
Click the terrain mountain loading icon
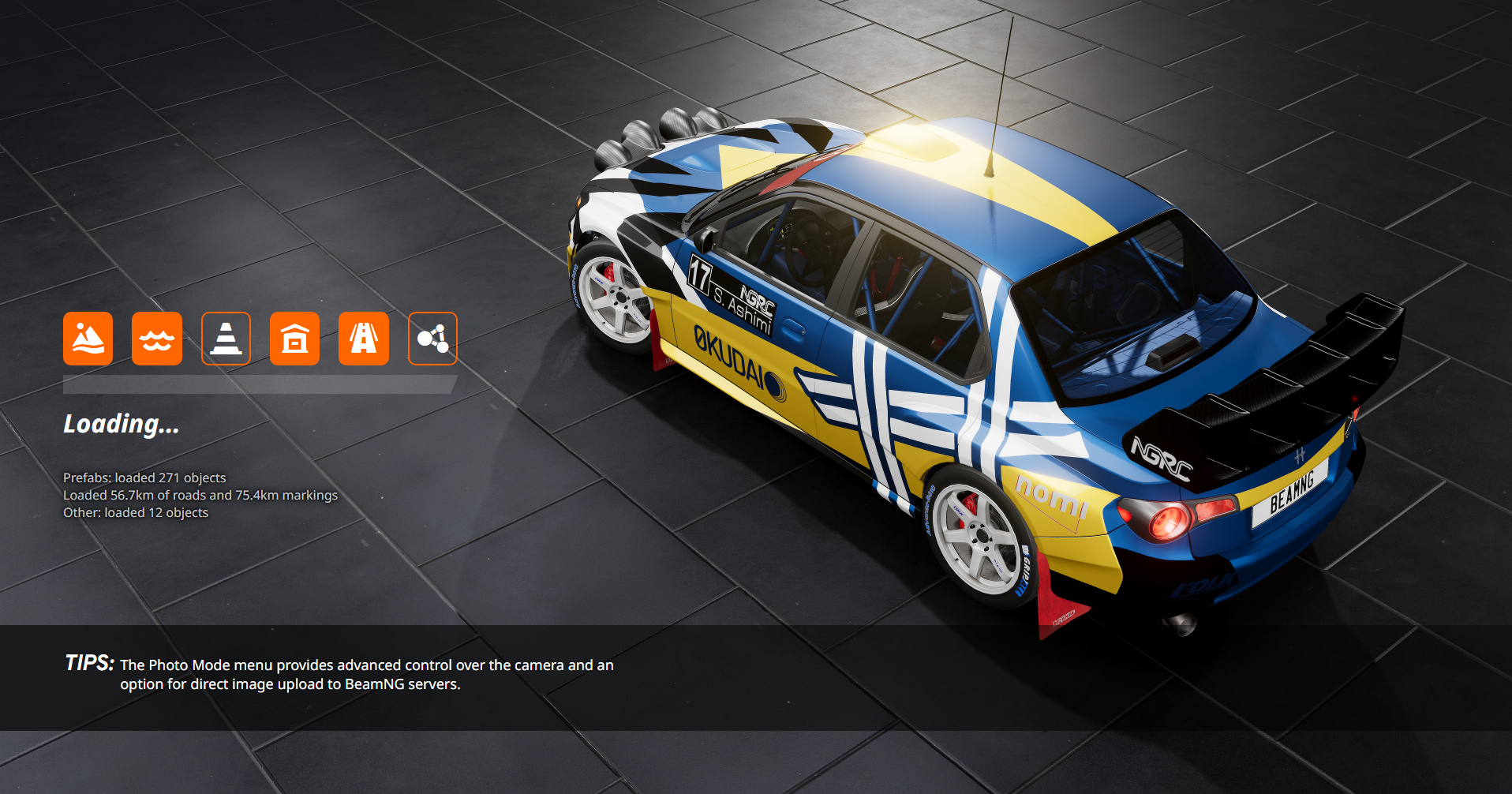click(88, 339)
